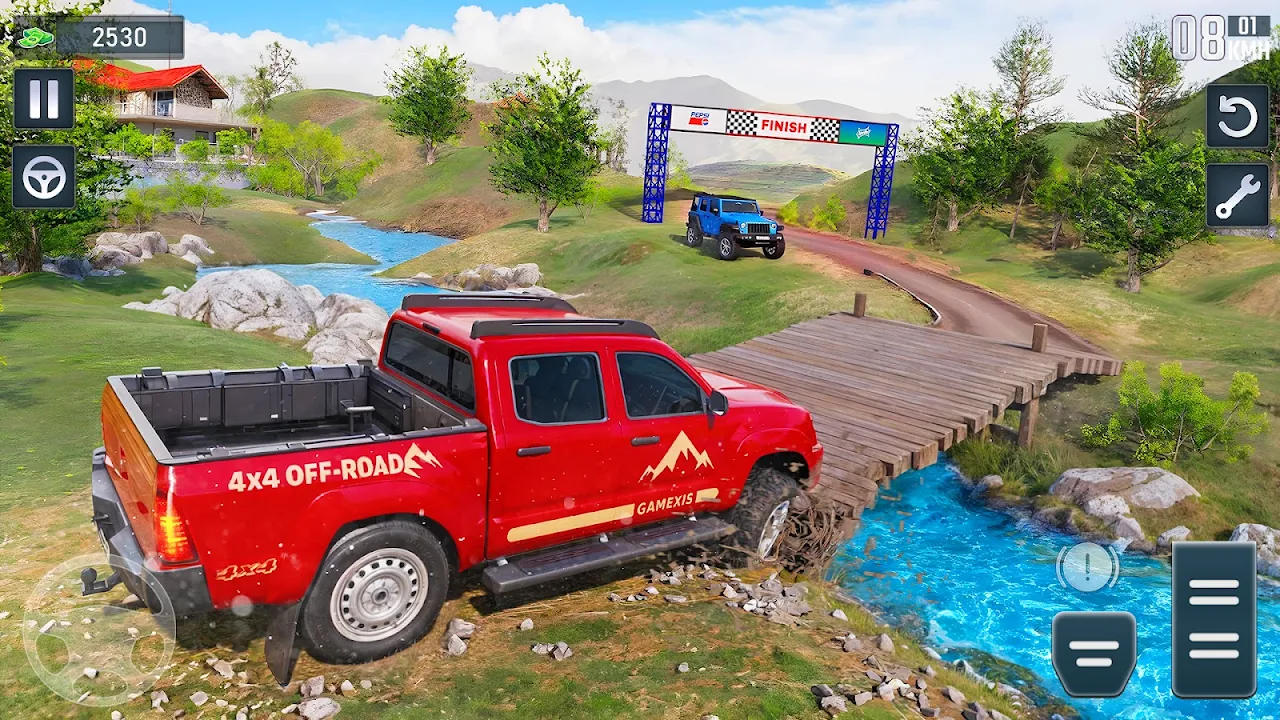Activate the round exclamation mark button
The height and width of the screenshot is (720, 1280).
pyautogui.click(x=1088, y=568)
